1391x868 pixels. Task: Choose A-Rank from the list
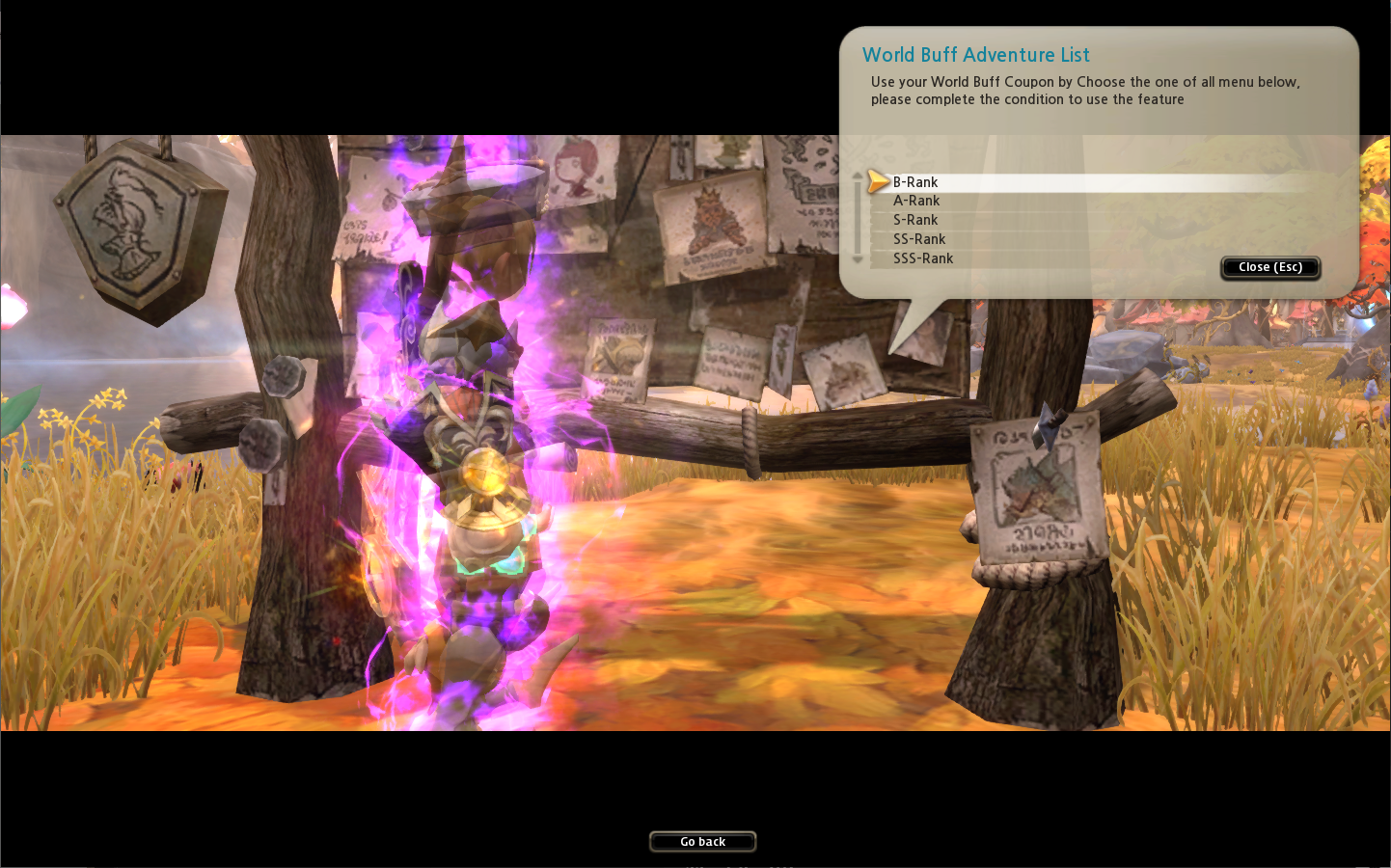click(915, 201)
